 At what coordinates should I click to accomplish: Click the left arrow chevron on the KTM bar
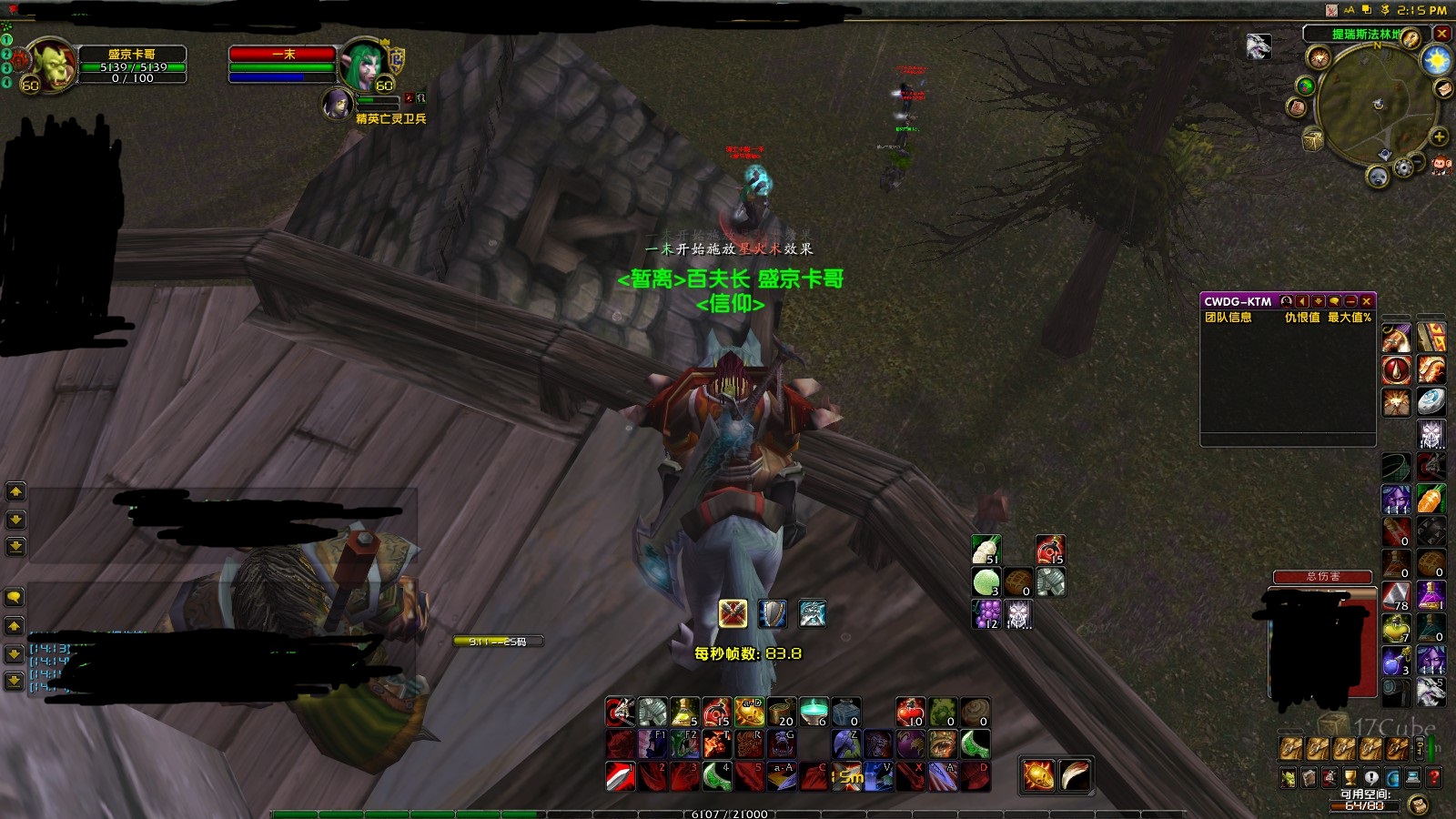[1303, 302]
